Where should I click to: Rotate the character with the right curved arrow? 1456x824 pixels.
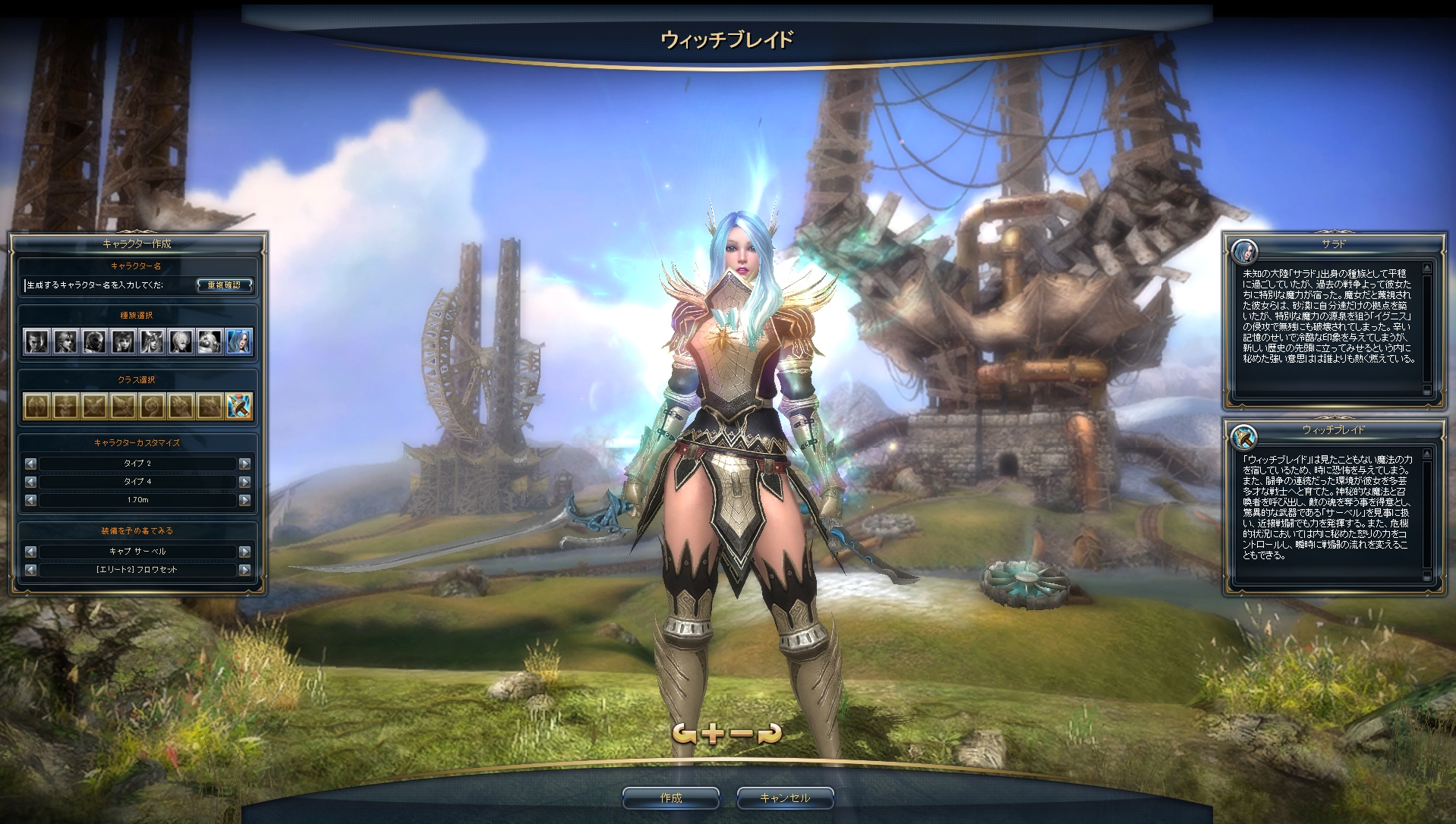pyautogui.click(x=771, y=733)
